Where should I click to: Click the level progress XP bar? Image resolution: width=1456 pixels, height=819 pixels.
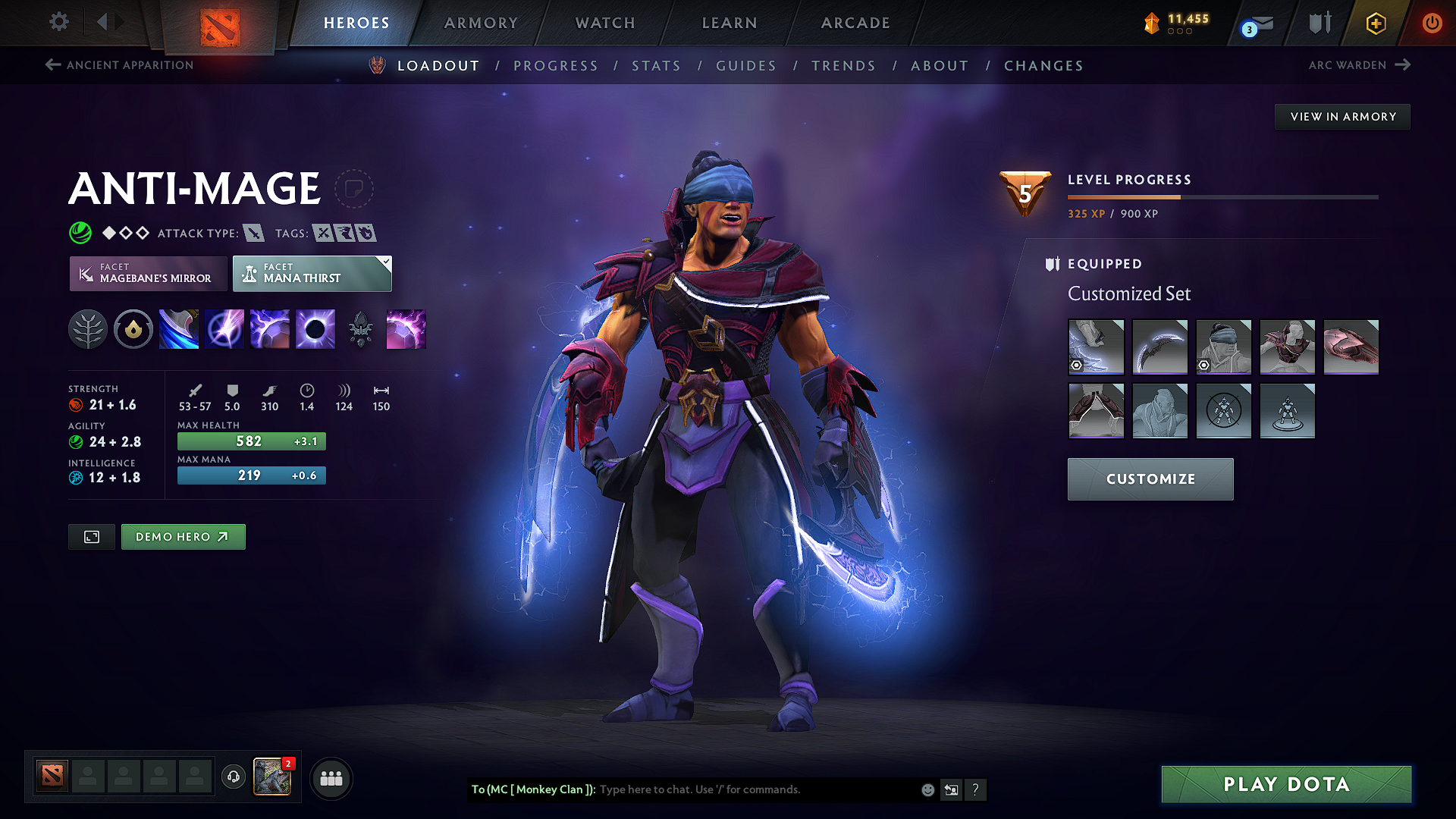click(x=1222, y=197)
